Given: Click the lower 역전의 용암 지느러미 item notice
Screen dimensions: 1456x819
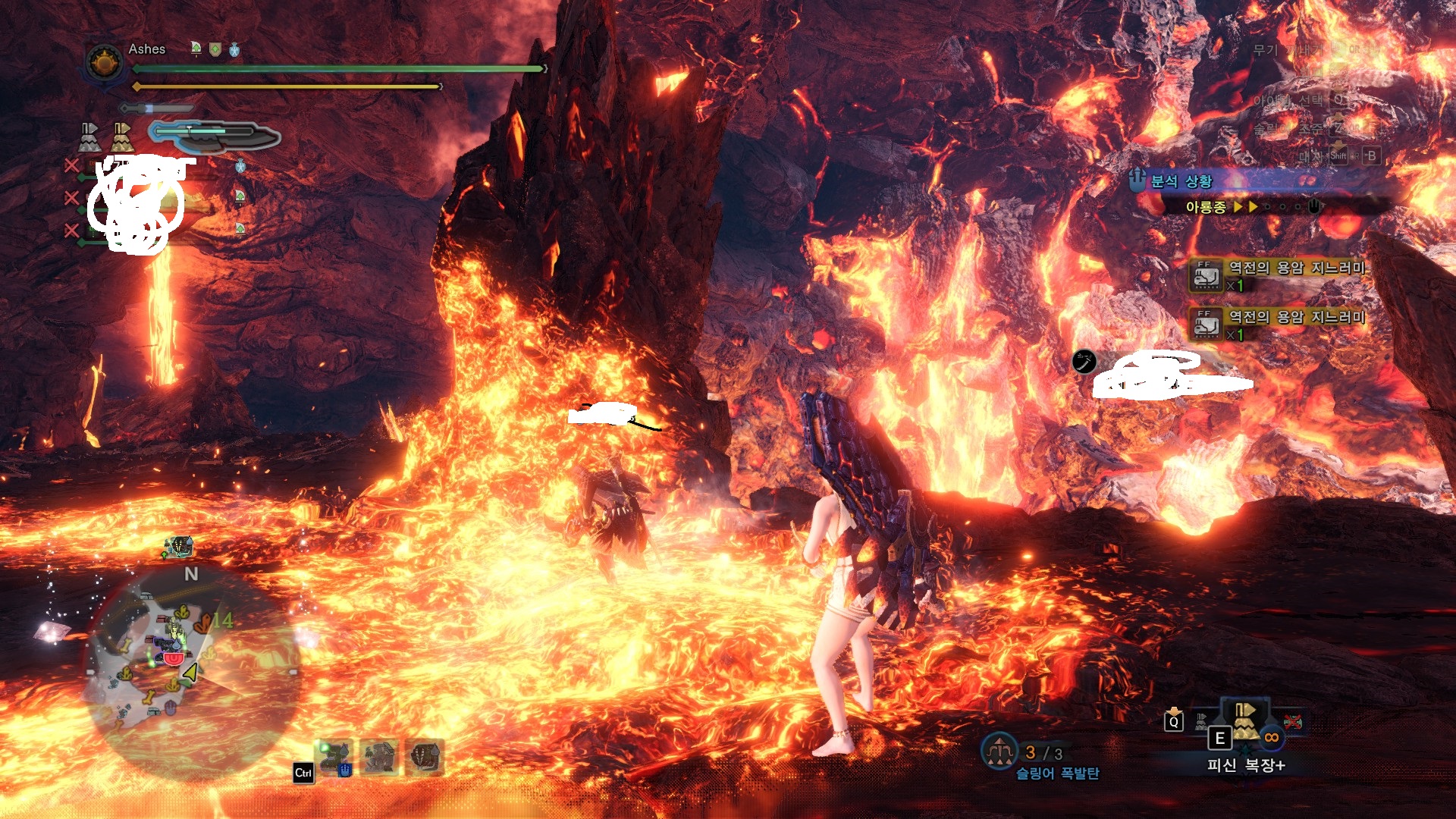Looking at the screenshot, I should [1279, 325].
